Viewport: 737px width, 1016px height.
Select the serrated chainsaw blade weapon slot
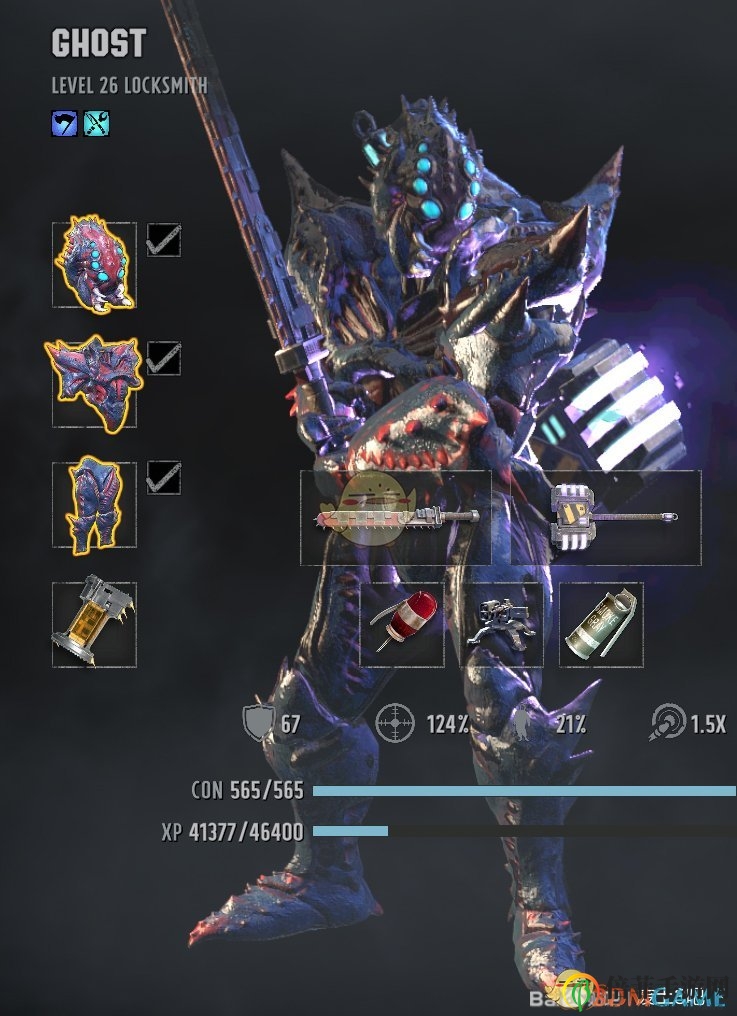click(396, 517)
